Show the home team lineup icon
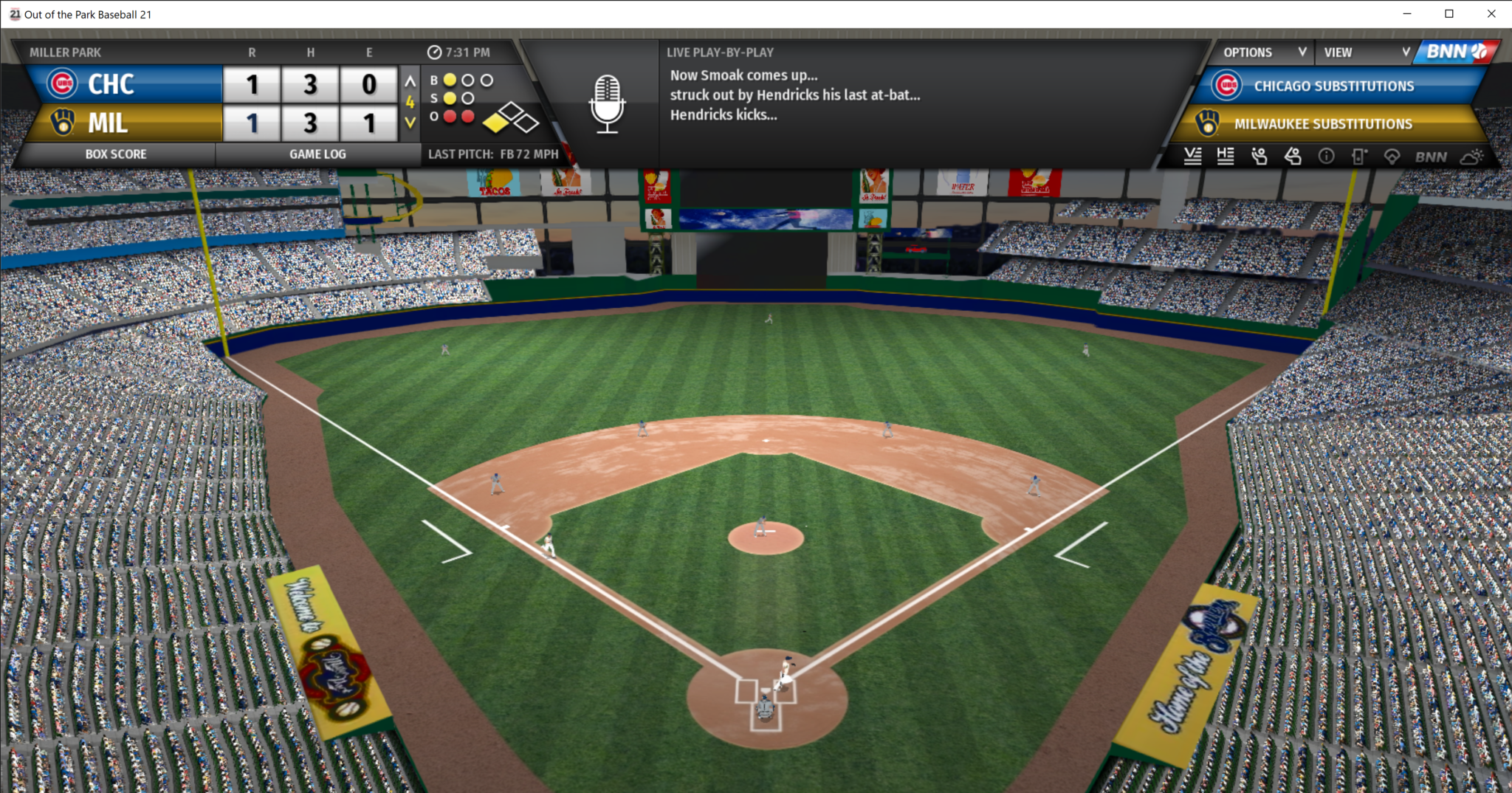Screen dimensions: 1512x793 click(1226, 156)
